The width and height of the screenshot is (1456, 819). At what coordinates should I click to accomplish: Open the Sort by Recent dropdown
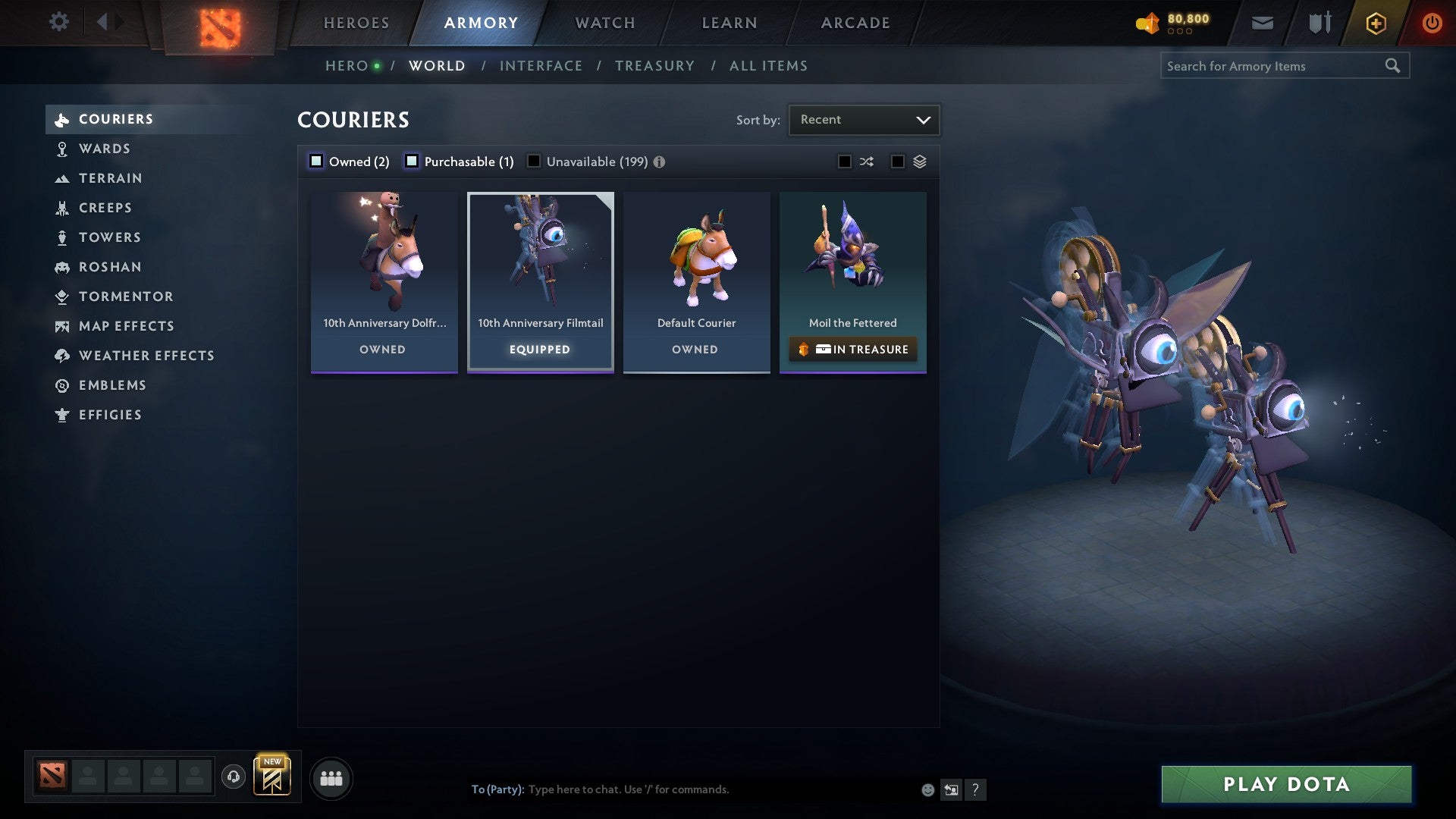click(863, 119)
